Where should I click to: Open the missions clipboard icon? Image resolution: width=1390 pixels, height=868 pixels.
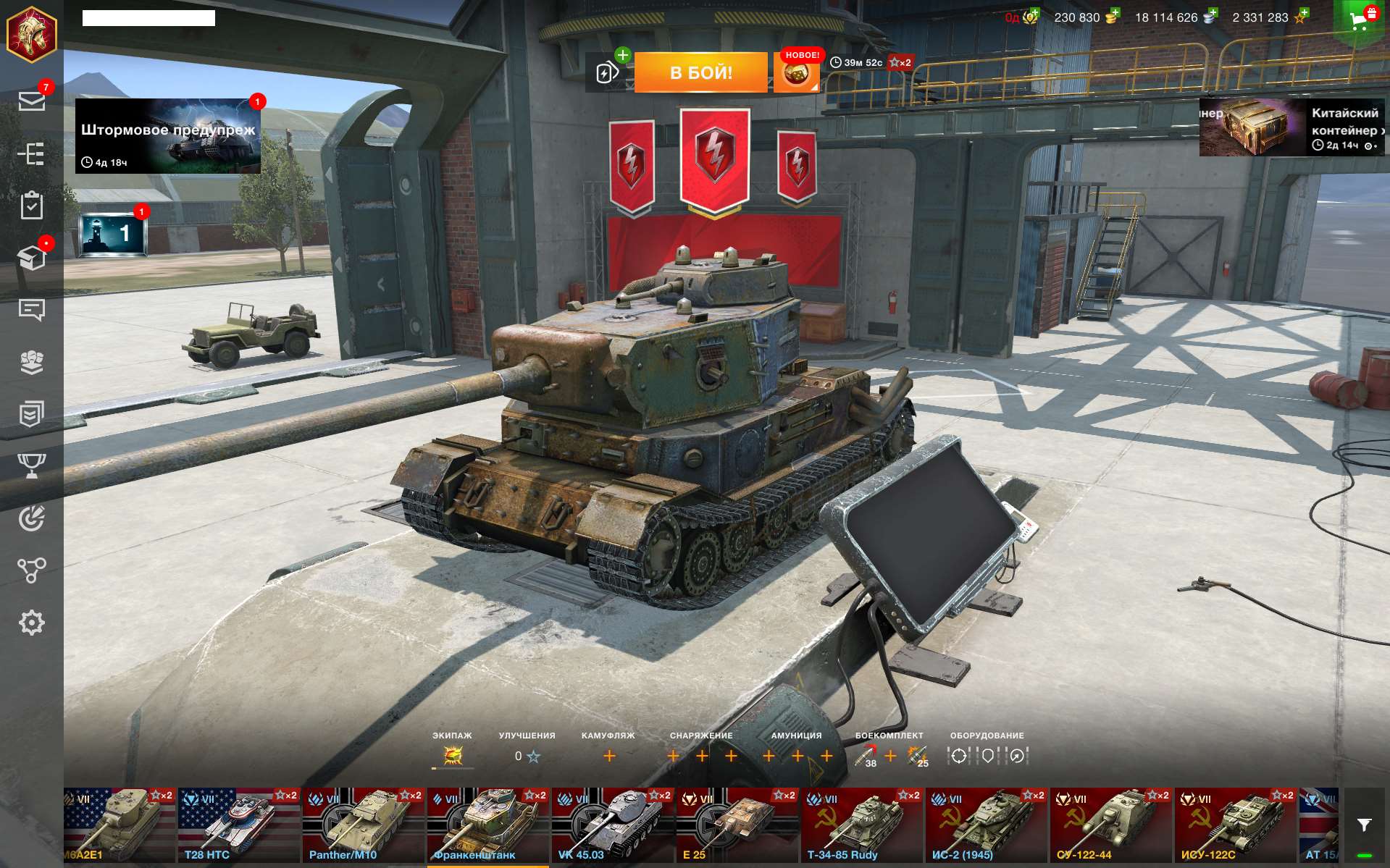32,205
